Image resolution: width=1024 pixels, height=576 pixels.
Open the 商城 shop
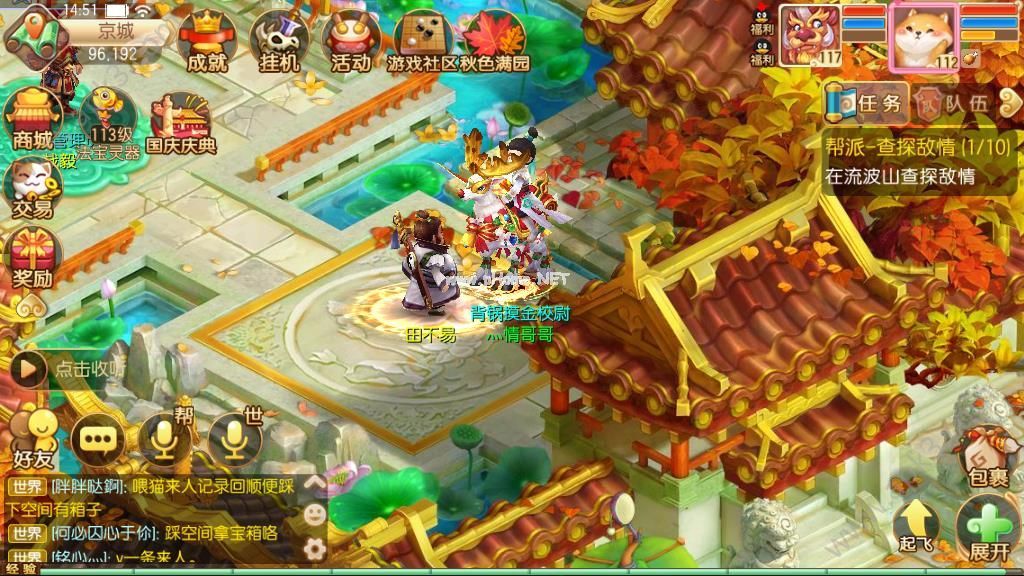point(33,118)
